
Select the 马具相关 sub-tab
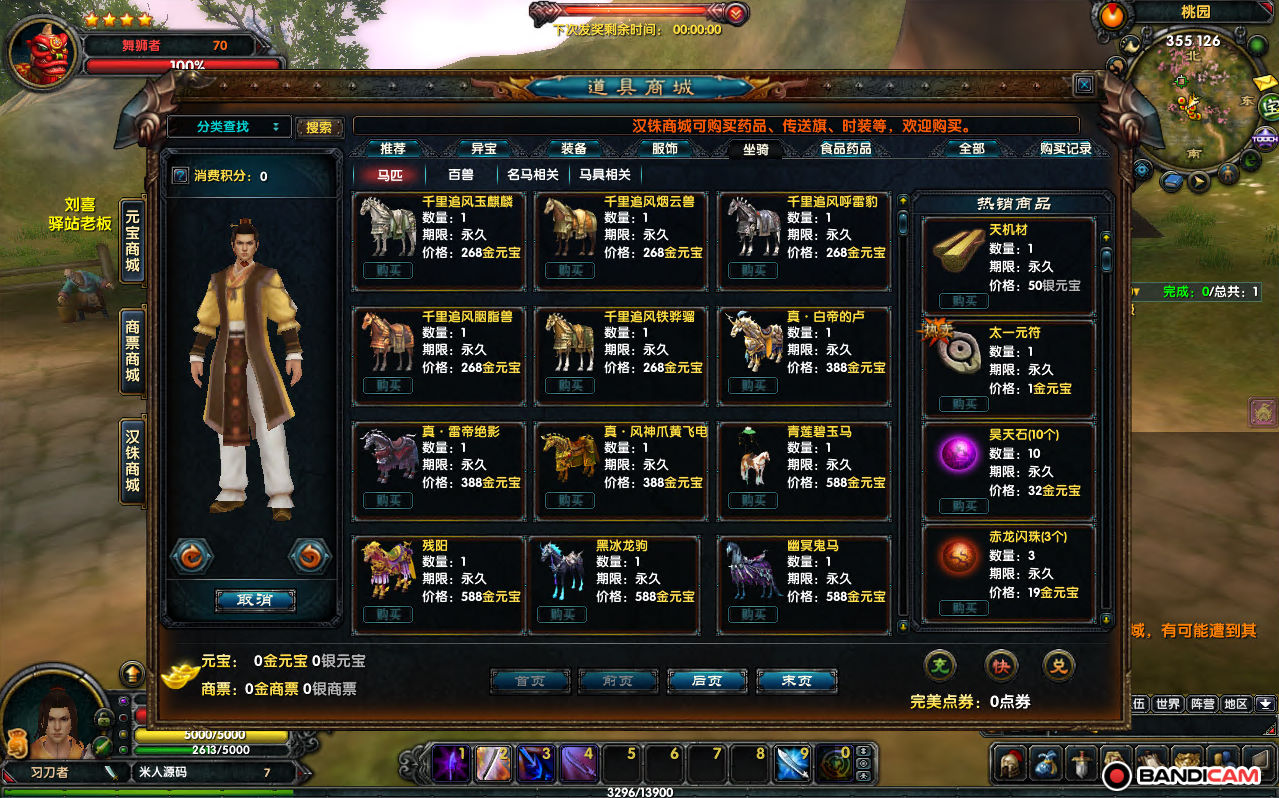tap(606, 174)
